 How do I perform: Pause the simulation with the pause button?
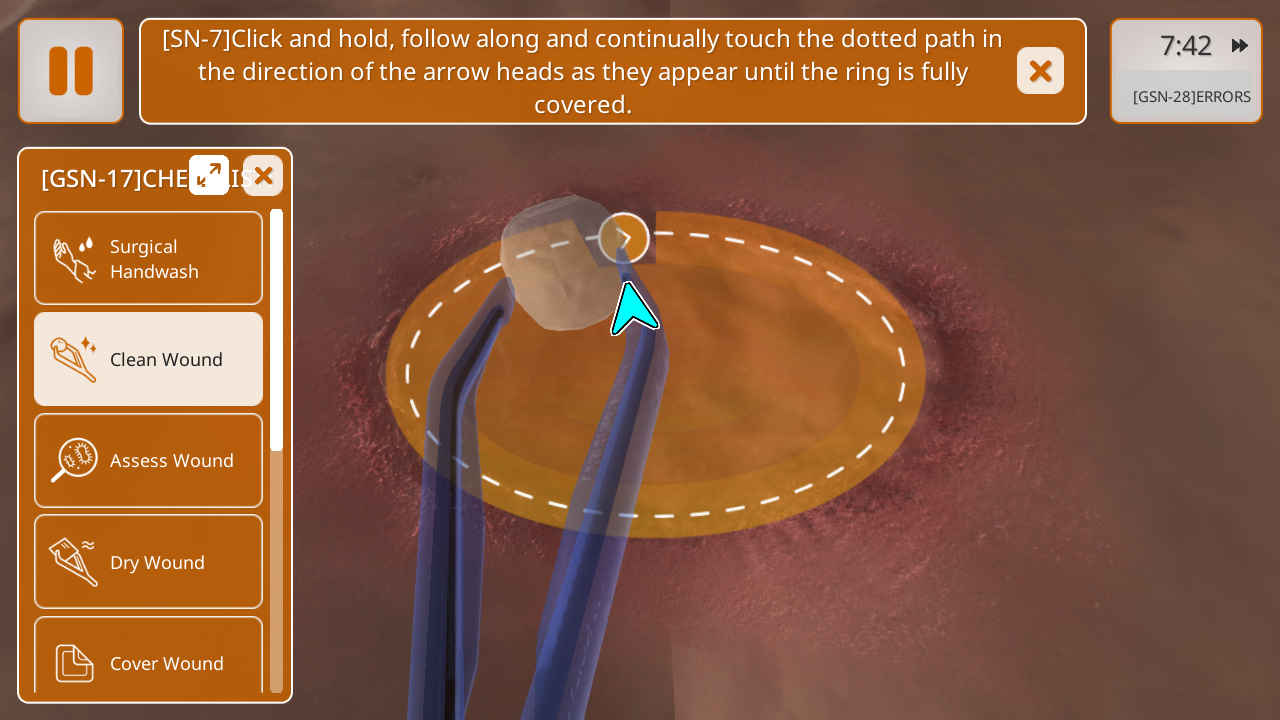(71, 71)
